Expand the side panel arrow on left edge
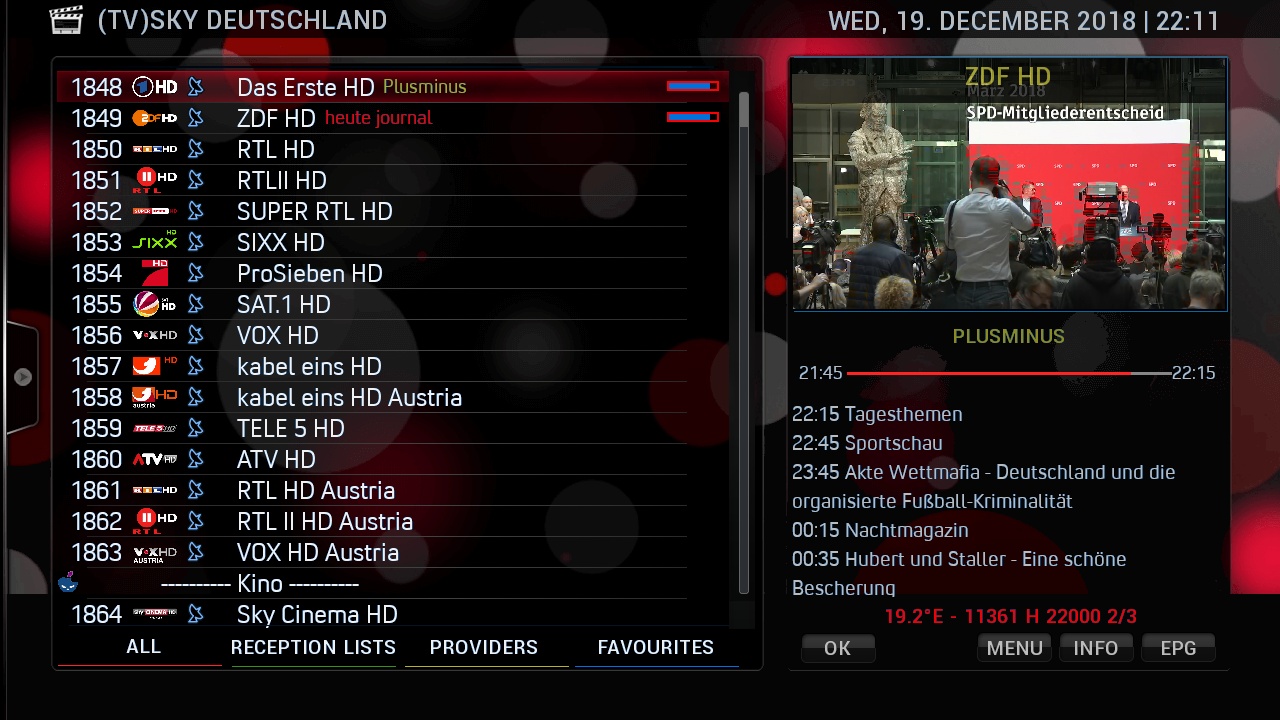1280x720 pixels. (22, 377)
